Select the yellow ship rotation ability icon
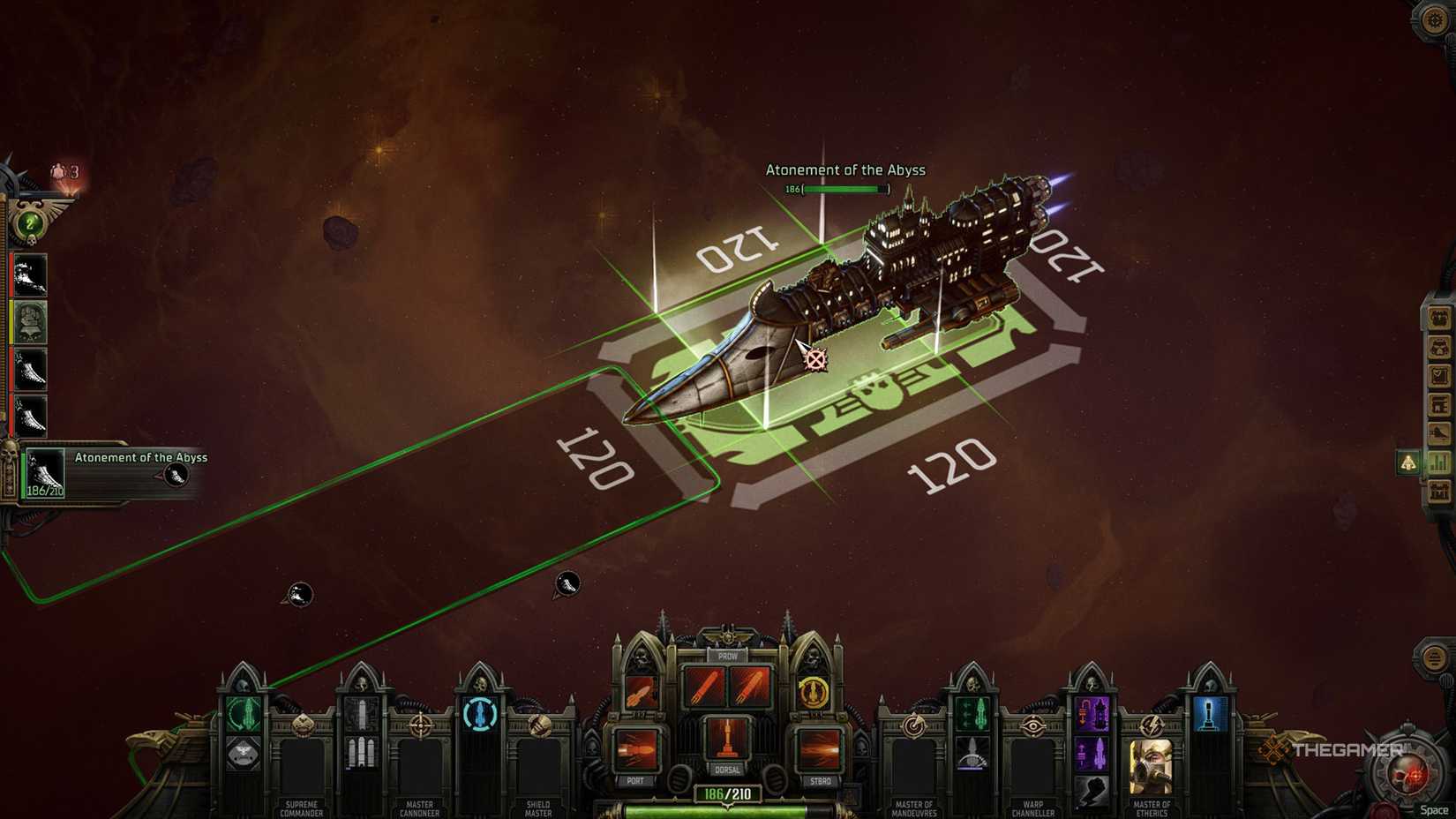1456x819 pixels. click(813, 691)
